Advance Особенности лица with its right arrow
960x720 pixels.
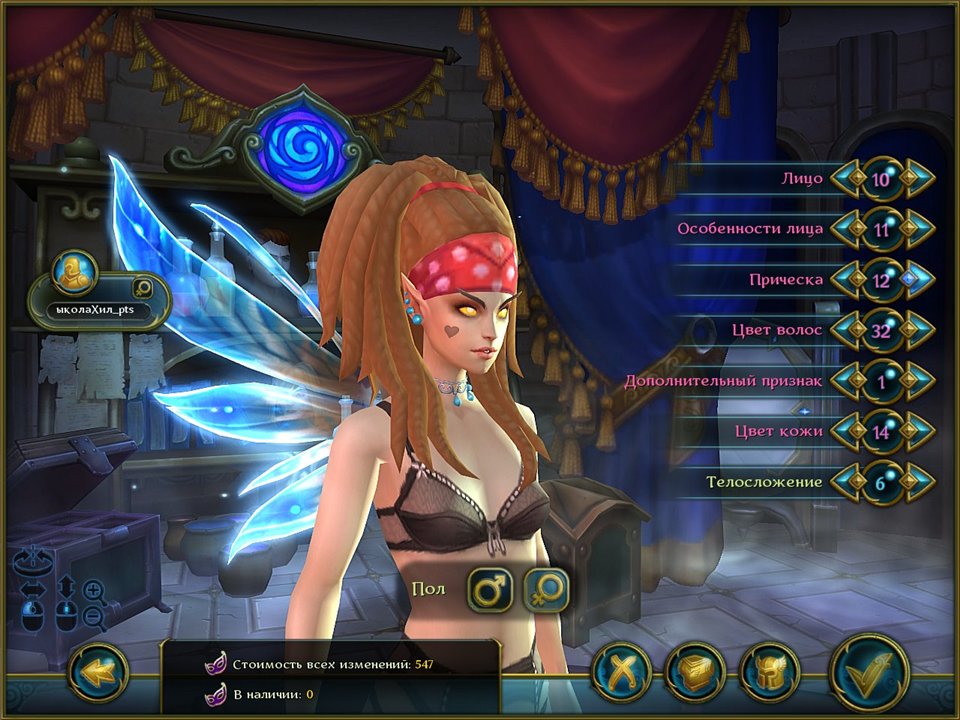click(x=915, y=229)
